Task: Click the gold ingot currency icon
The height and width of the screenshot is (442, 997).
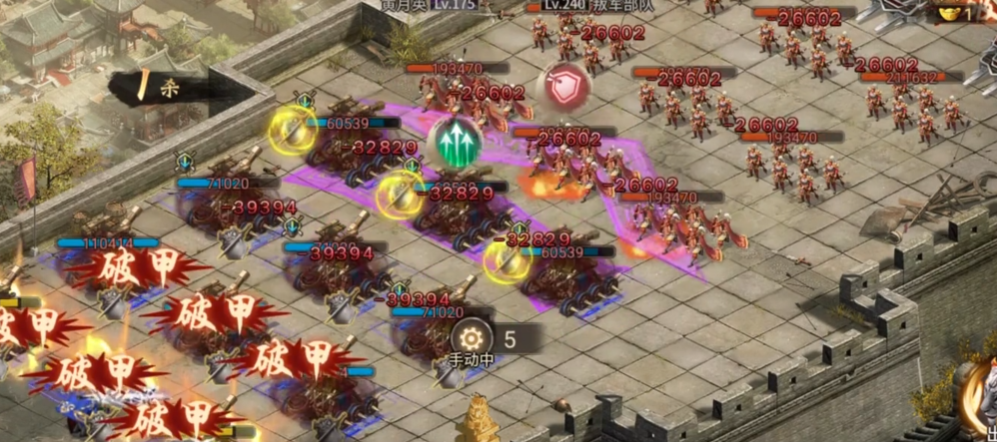Action: (x=948, y=13)
